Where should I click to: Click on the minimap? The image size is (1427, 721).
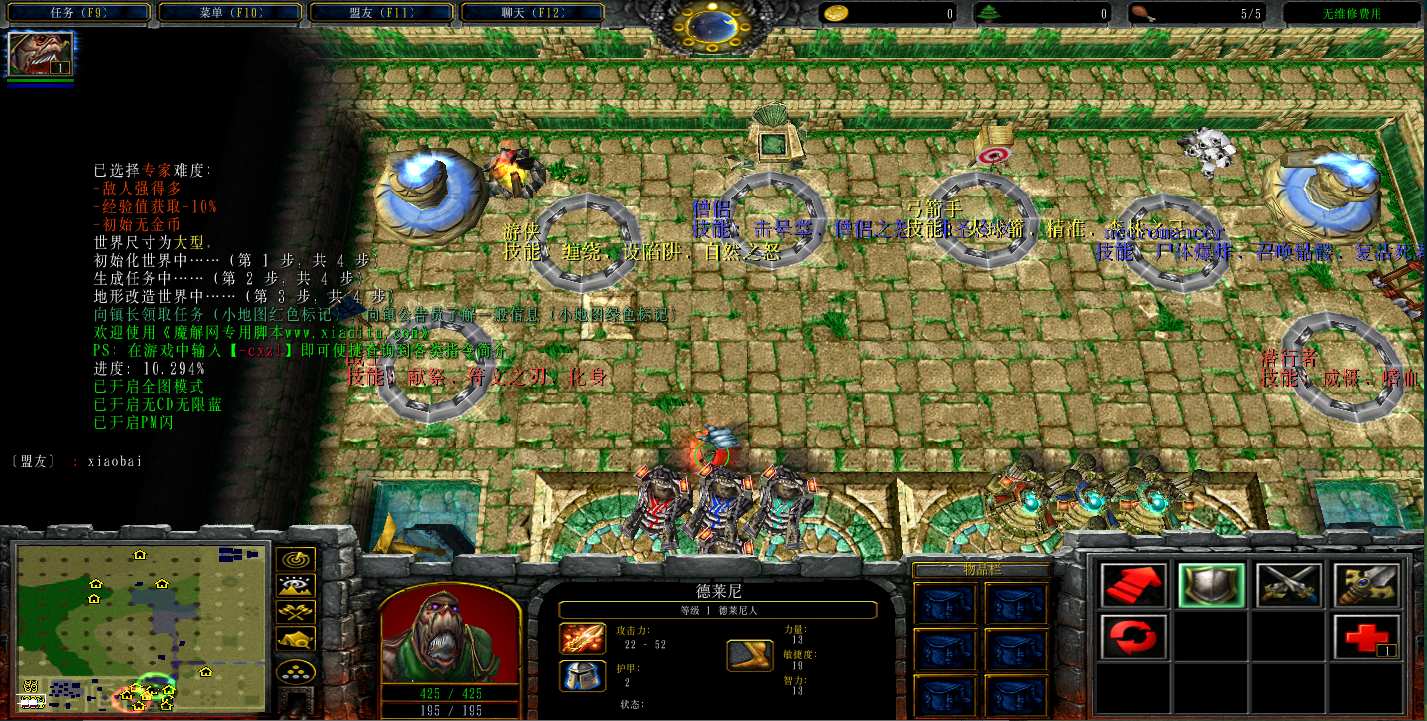[142, 625]
